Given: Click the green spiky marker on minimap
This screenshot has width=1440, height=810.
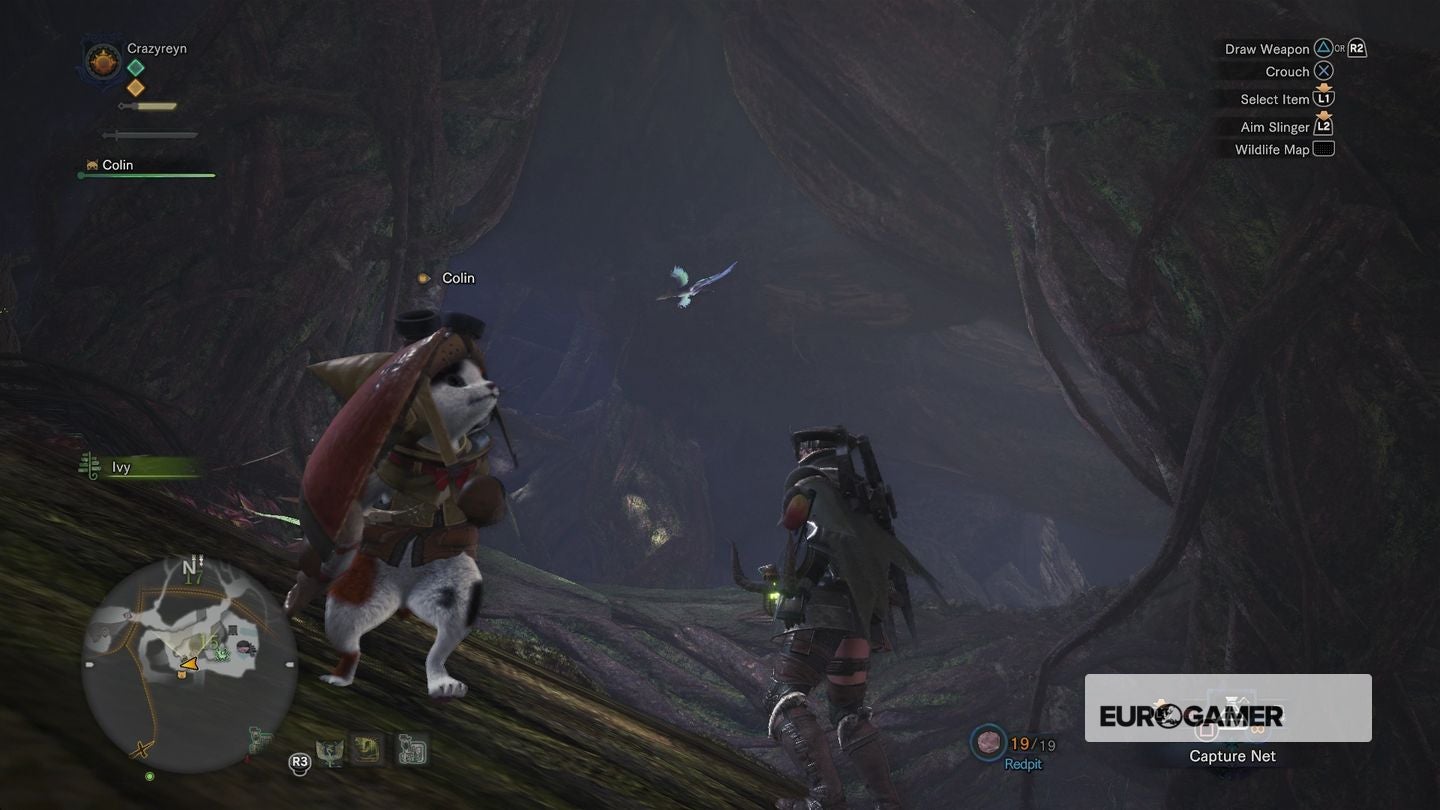Looking at the screenshot, I should point(223,653).
